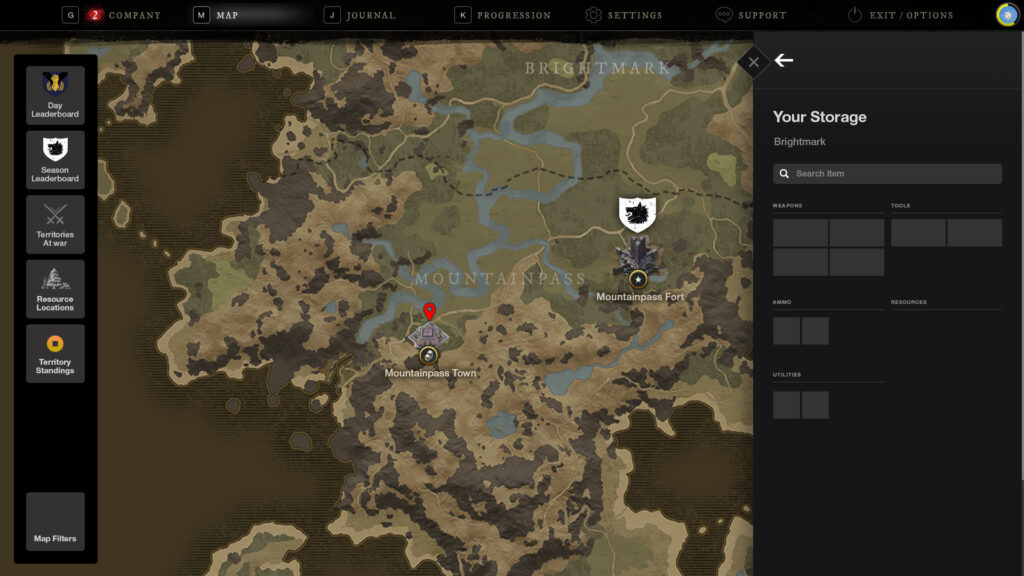The width and height of the screenshot is (1024, 576).
Task: Show the Day Leaderboard
Action: click(55, 95)
